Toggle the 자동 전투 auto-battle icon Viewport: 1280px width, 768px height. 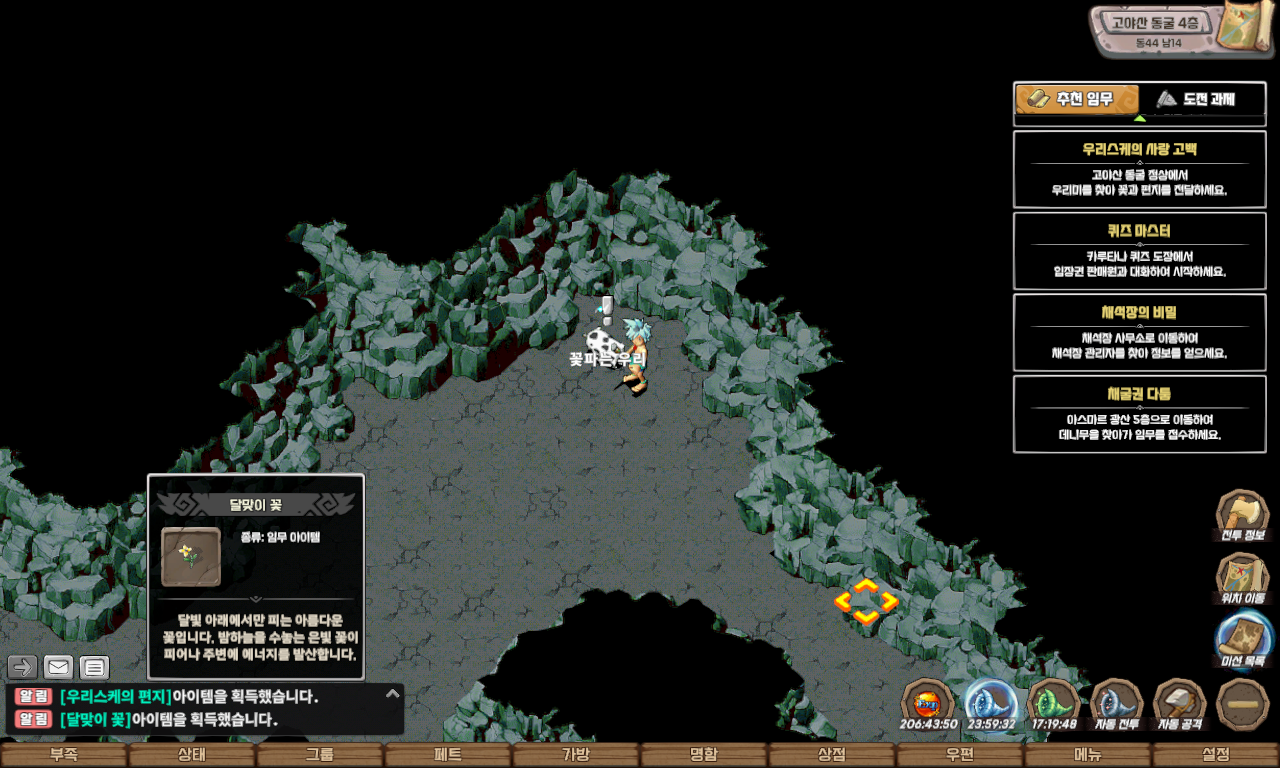click(1116, 703)
